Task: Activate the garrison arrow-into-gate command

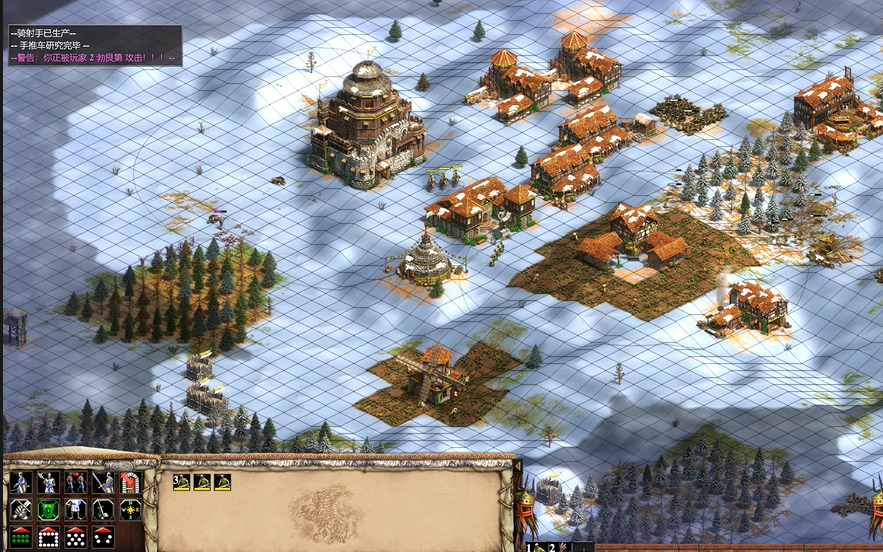Action: (131, 482)
